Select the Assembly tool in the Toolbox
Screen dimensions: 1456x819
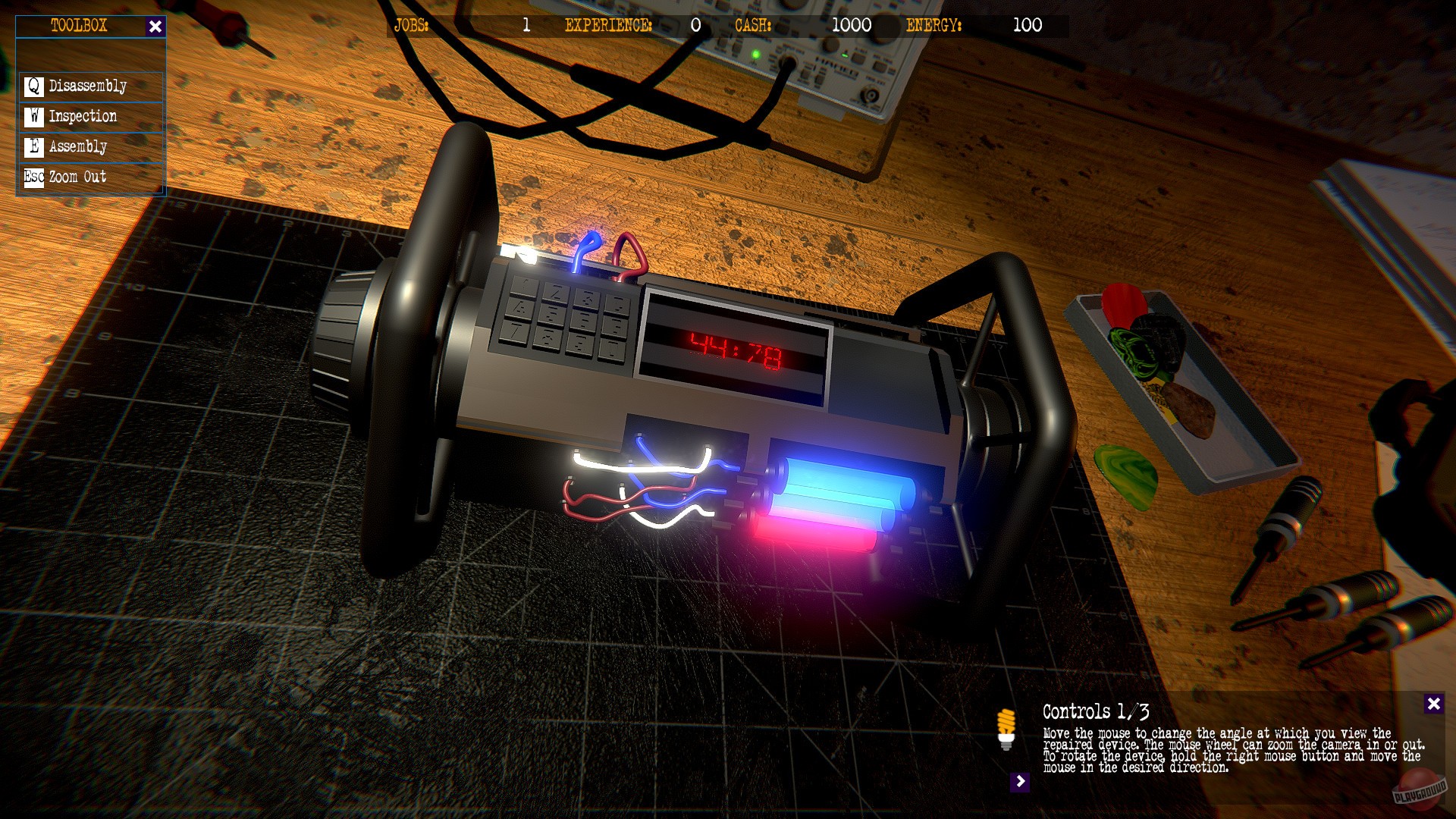click(x=77, y=146)
